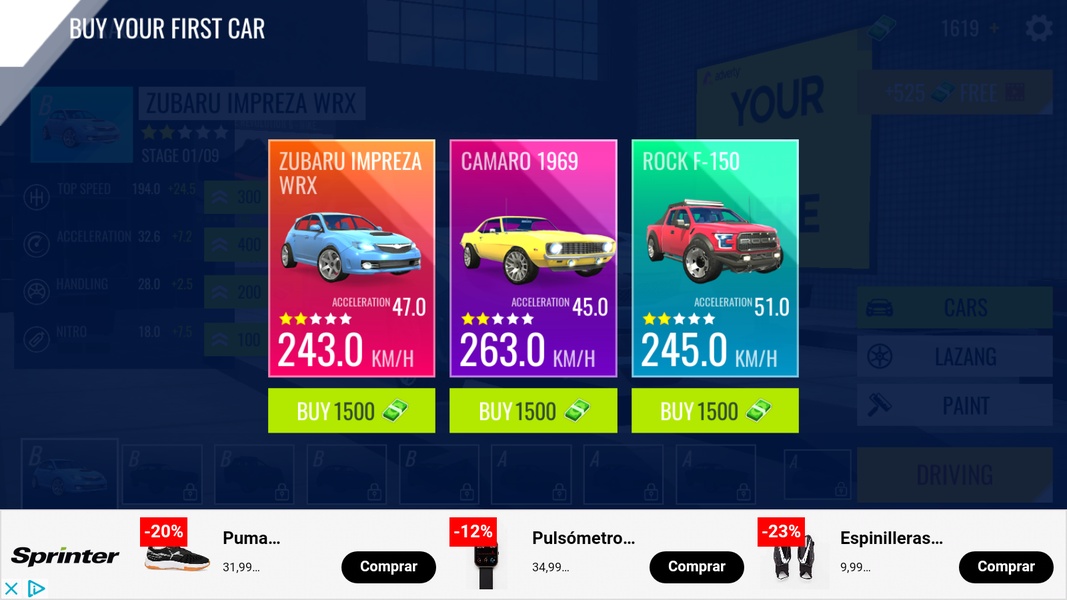Open the Paint menu
Screen dimensions: 1067x600
(x=954, y=405)
